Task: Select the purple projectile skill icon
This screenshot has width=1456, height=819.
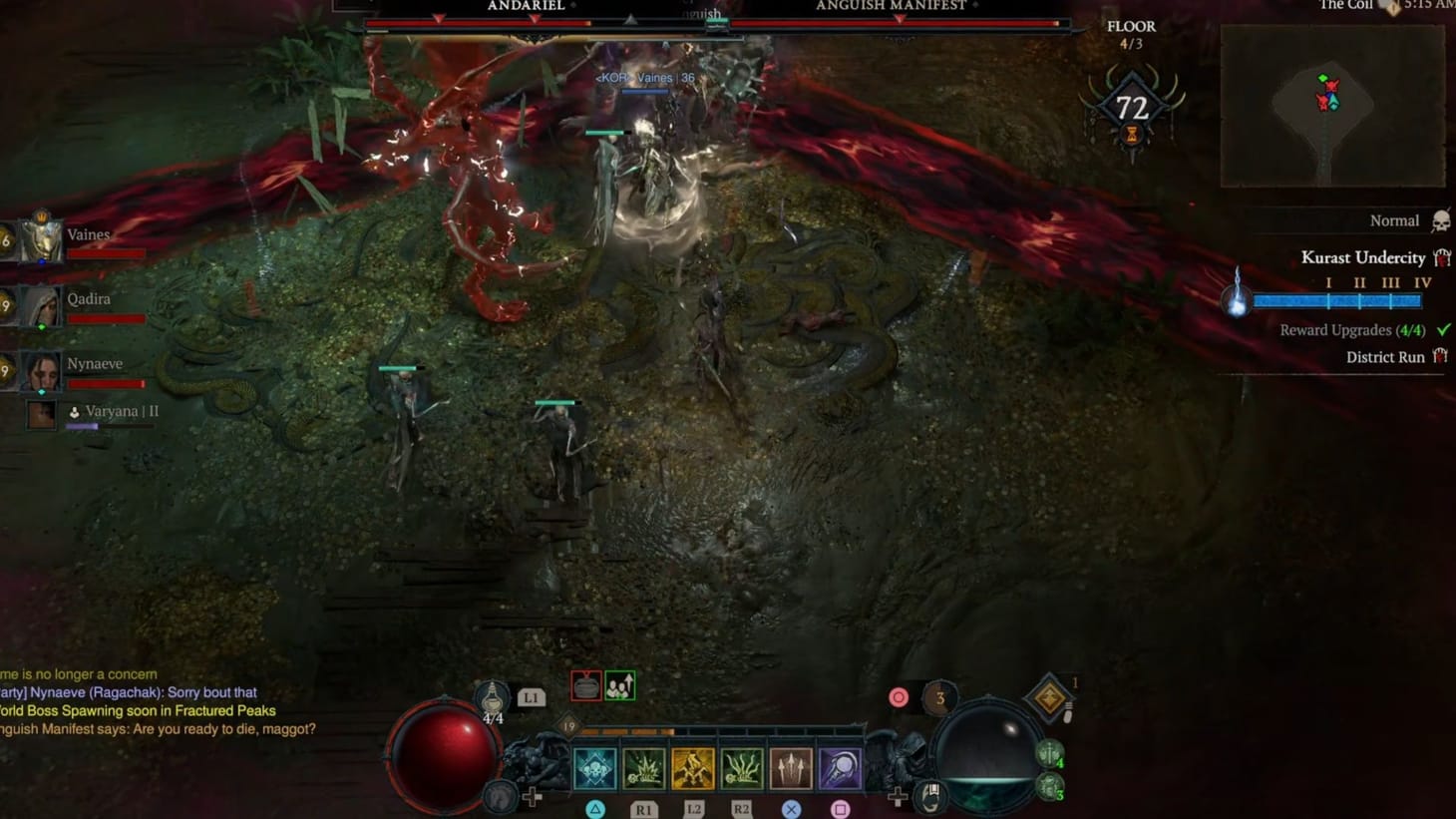Action: (x=840, y=766)
